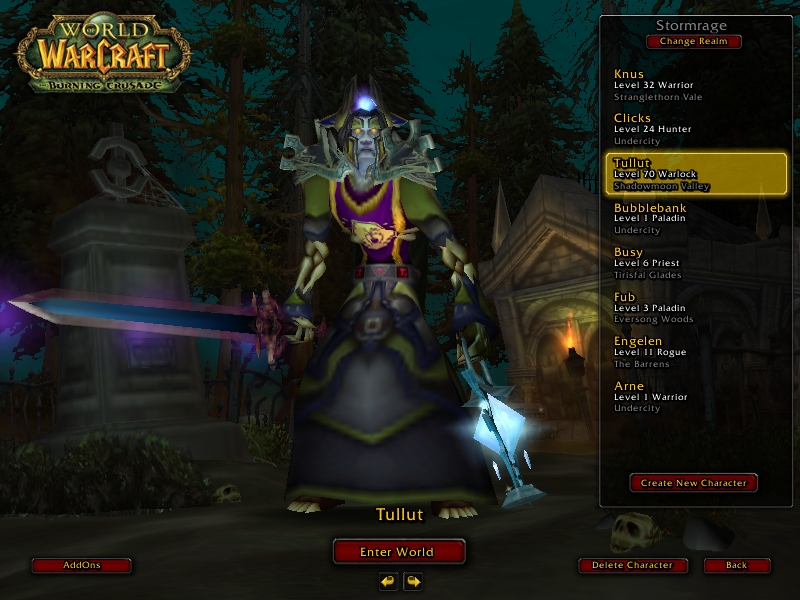The height and width of the screenshot is (600, 800).
Task: Select Tullut the level 70 Warlock
Action: click(x=696, y=173)
